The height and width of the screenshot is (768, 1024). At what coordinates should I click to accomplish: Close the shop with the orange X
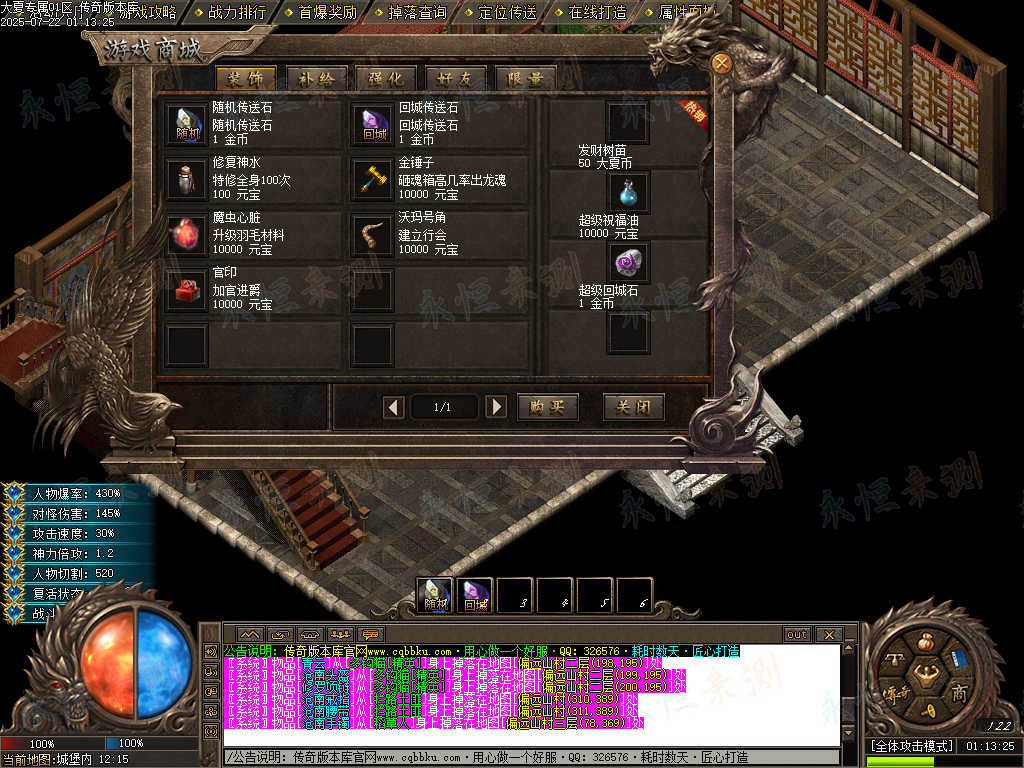(721, 62)
